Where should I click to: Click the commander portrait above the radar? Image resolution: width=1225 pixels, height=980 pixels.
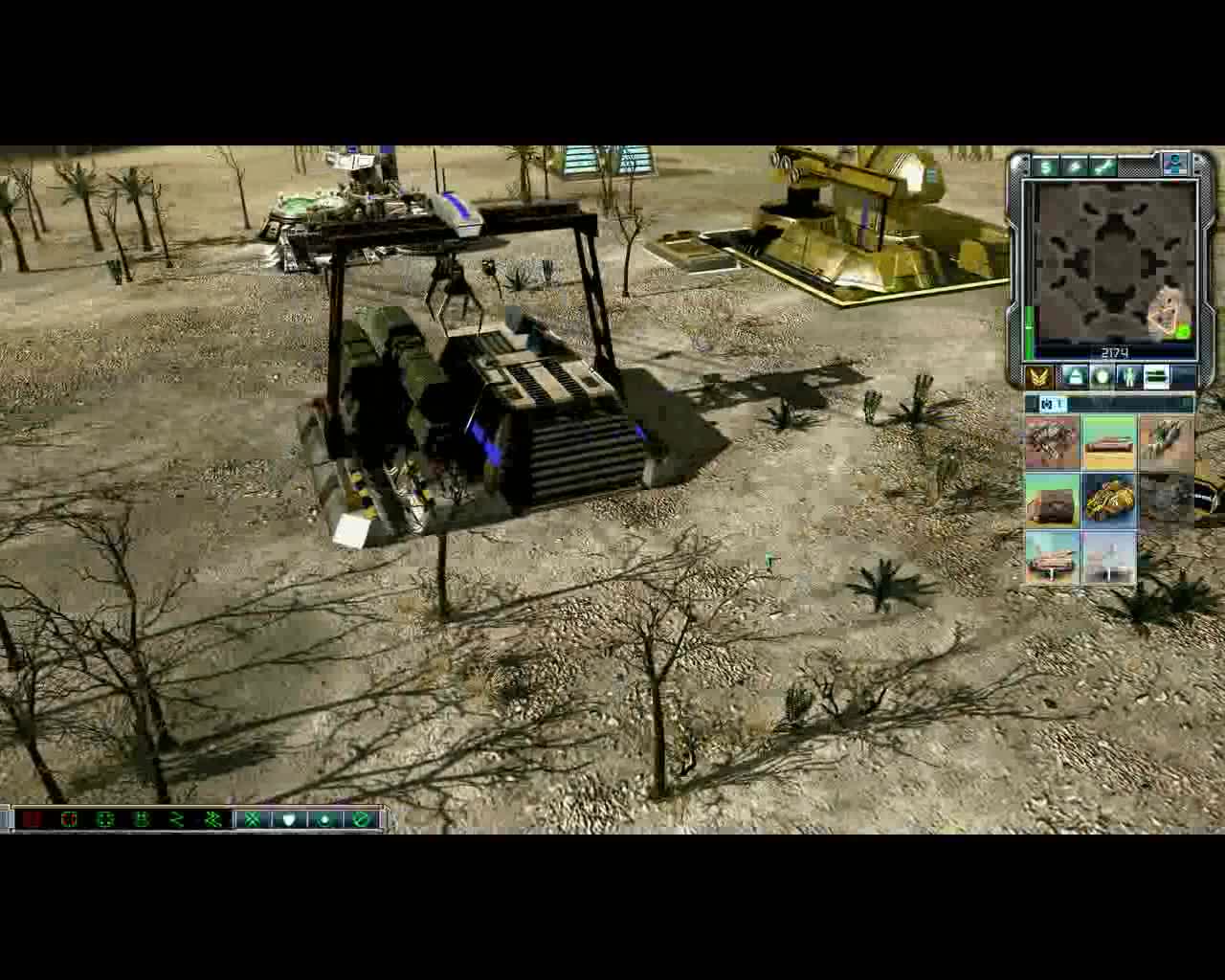pyautogui.click(x=1175, y=167)
